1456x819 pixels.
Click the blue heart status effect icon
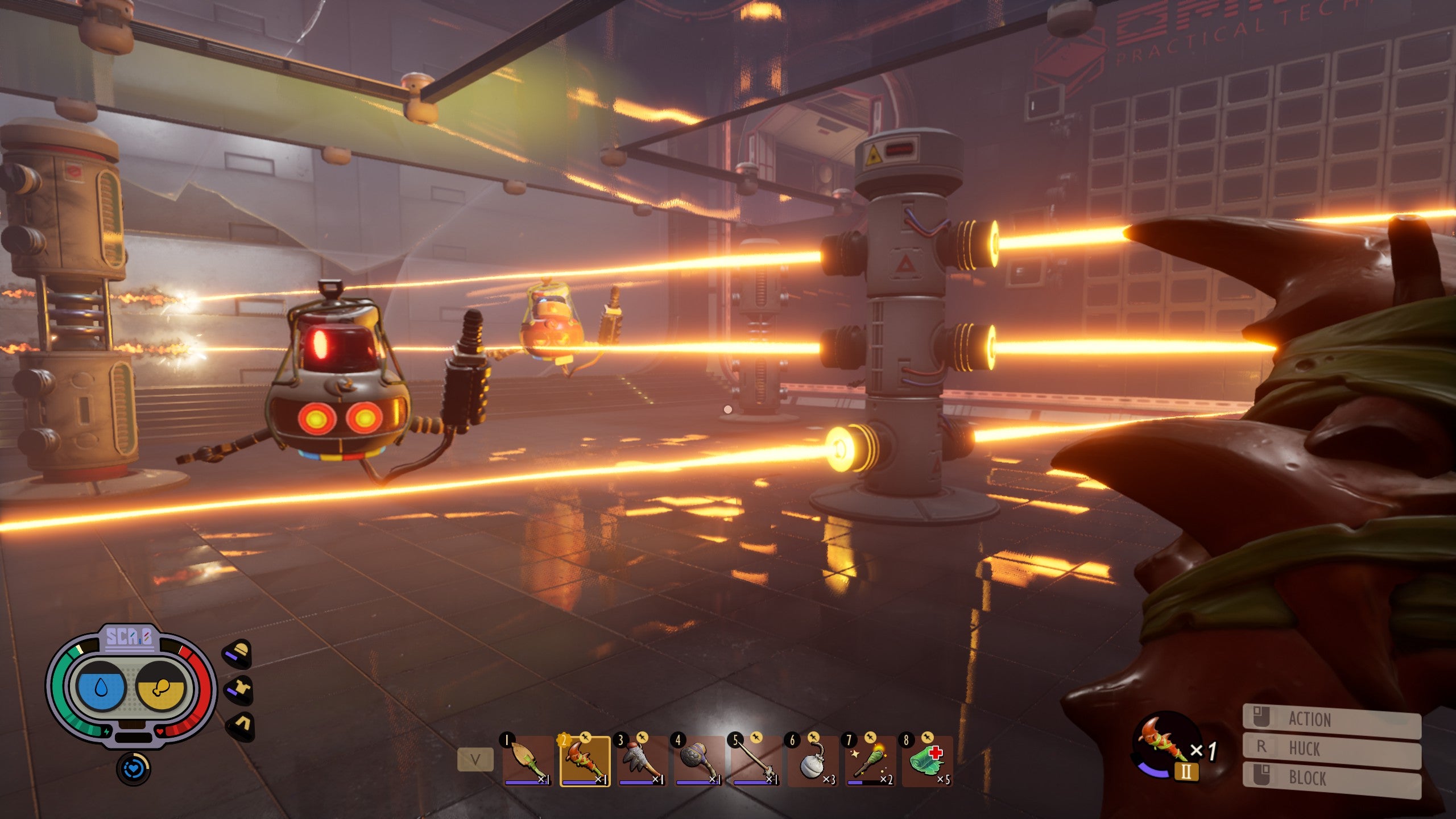pyautogui.click(x=133, y=769)
